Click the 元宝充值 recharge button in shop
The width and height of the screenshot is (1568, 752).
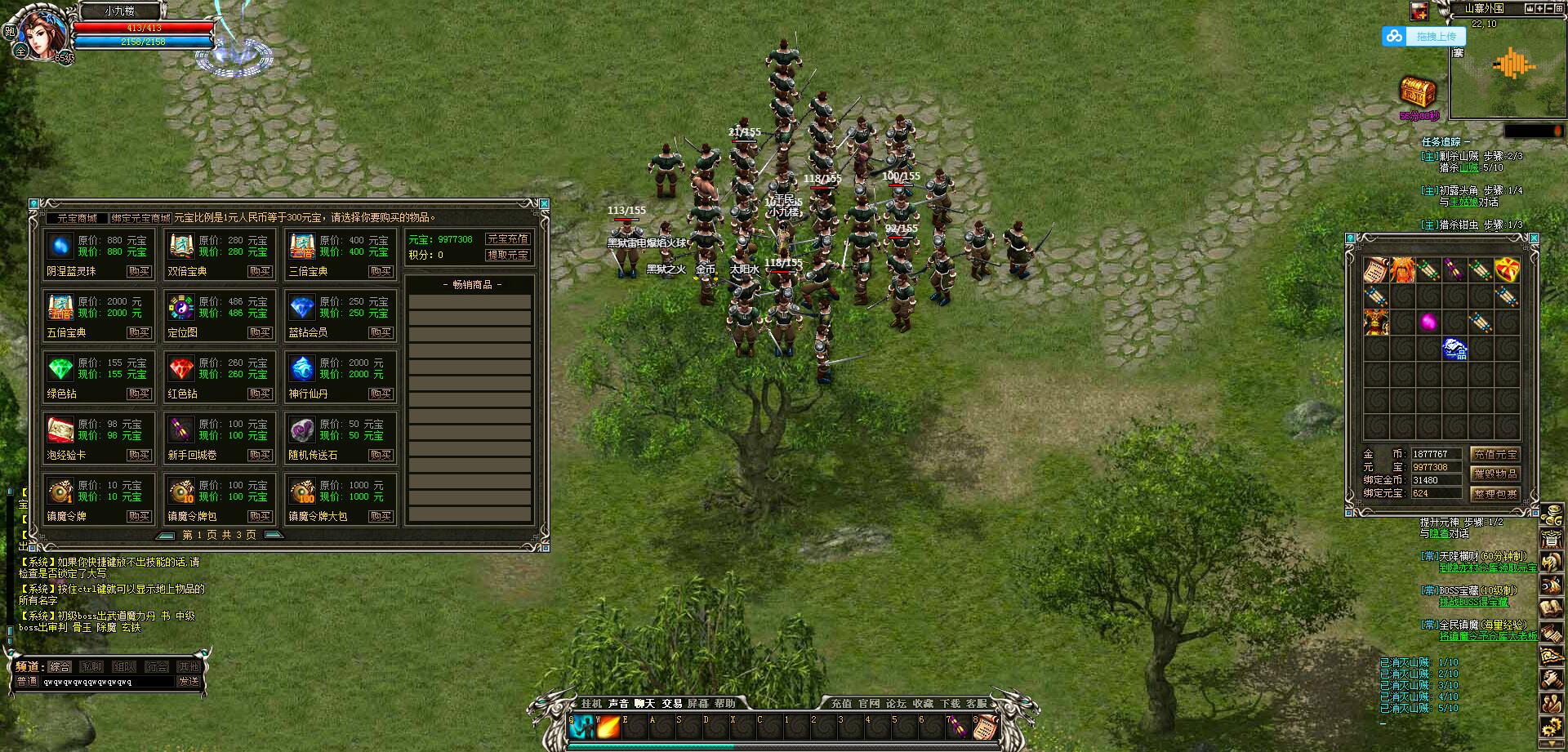(507, 239)
